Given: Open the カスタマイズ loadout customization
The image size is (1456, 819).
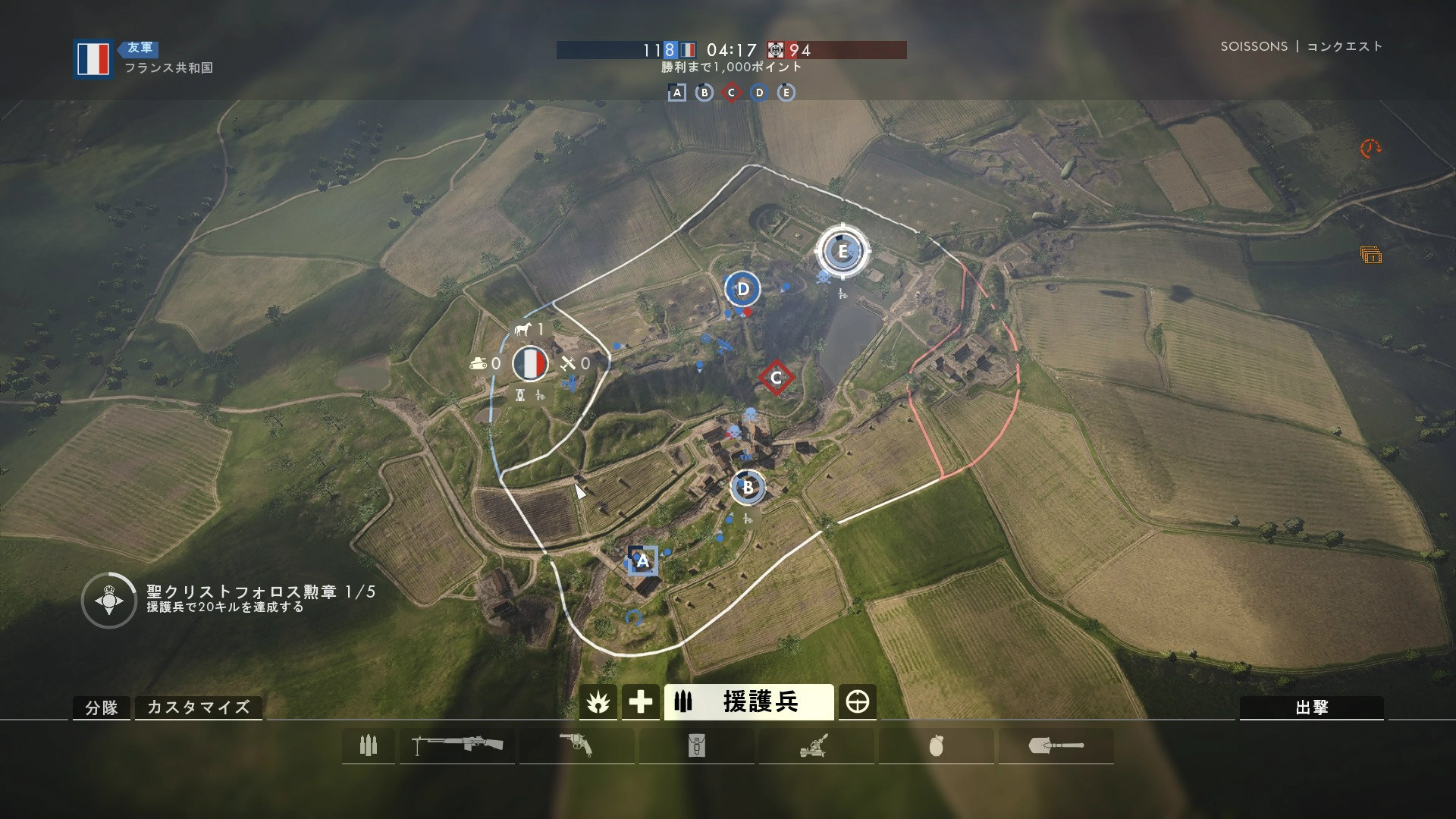Looking at the screenshot, I should (198, 708).
